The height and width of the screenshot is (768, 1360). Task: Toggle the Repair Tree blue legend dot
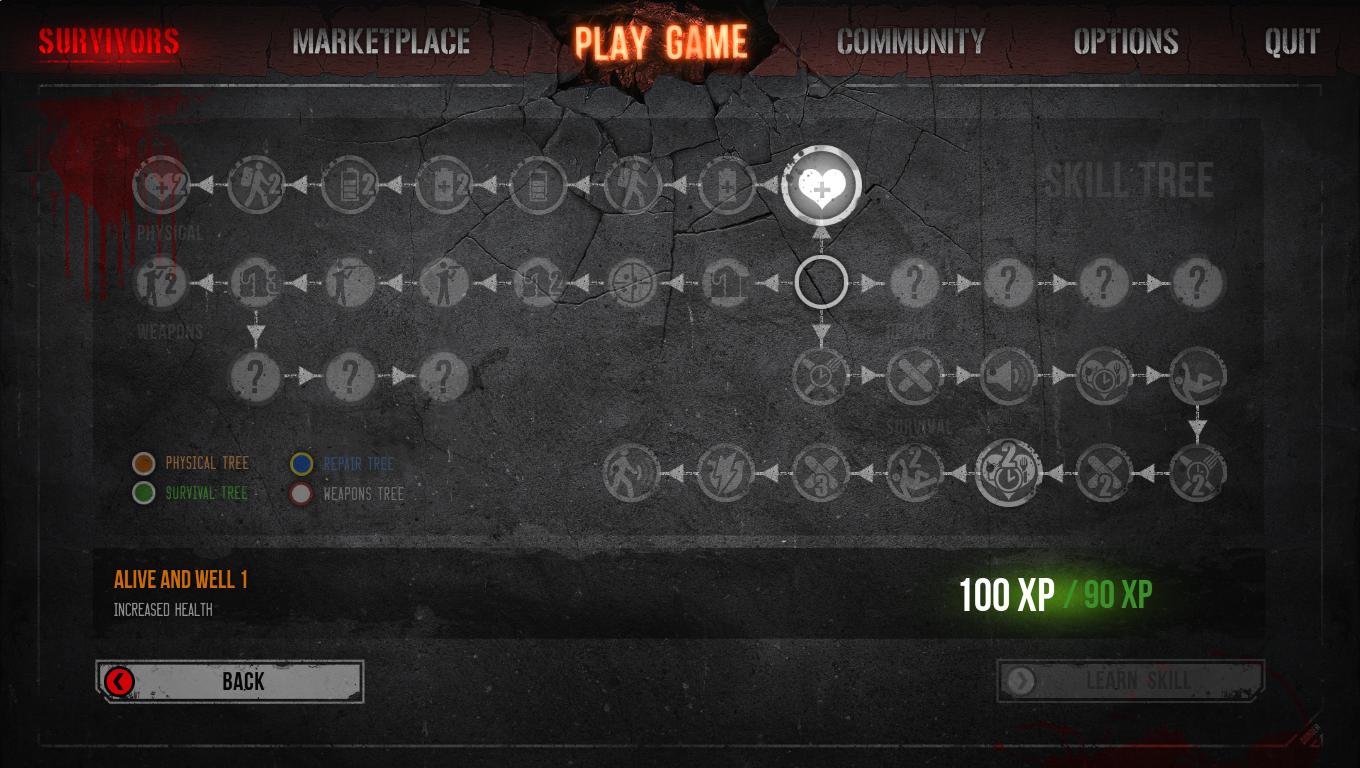tap(300, 463)
